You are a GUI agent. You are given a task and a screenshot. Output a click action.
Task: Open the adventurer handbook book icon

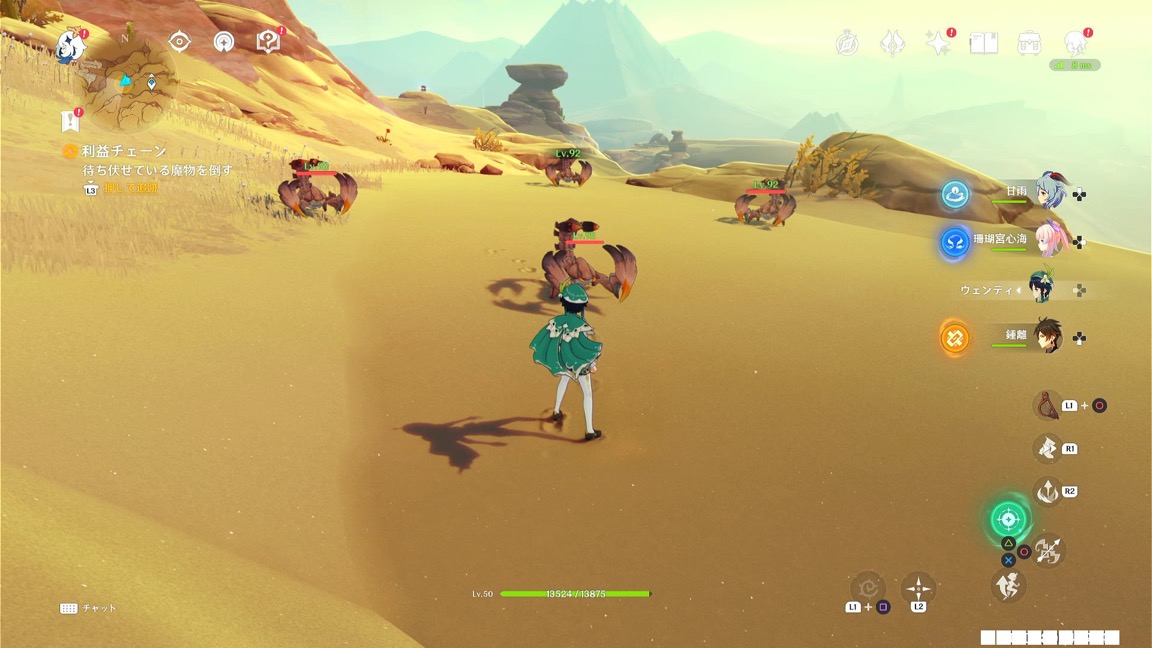pyautogui.click(x=984, y=43)
